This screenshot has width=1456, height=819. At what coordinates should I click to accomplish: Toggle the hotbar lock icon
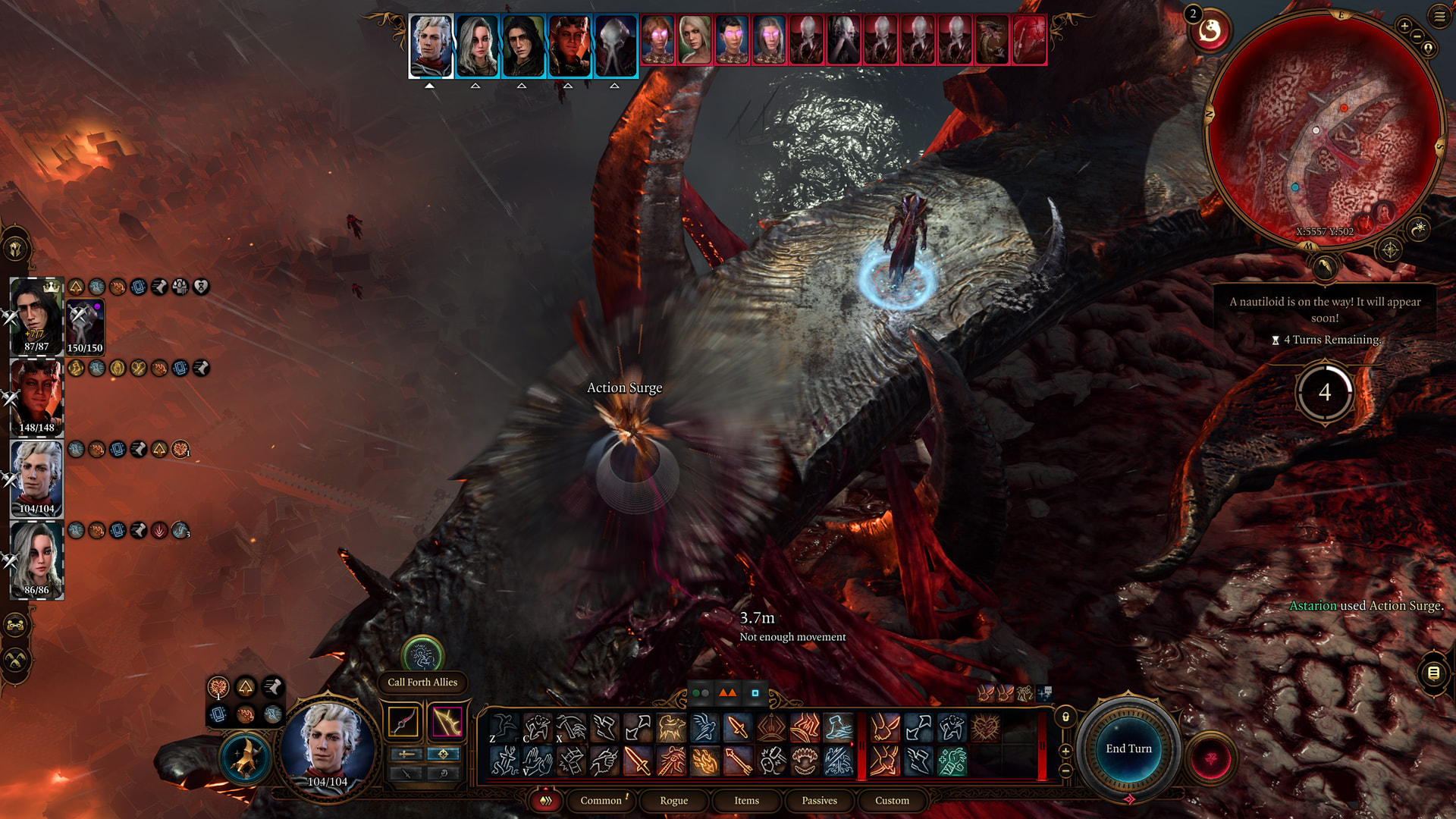tap(1065, 717)
